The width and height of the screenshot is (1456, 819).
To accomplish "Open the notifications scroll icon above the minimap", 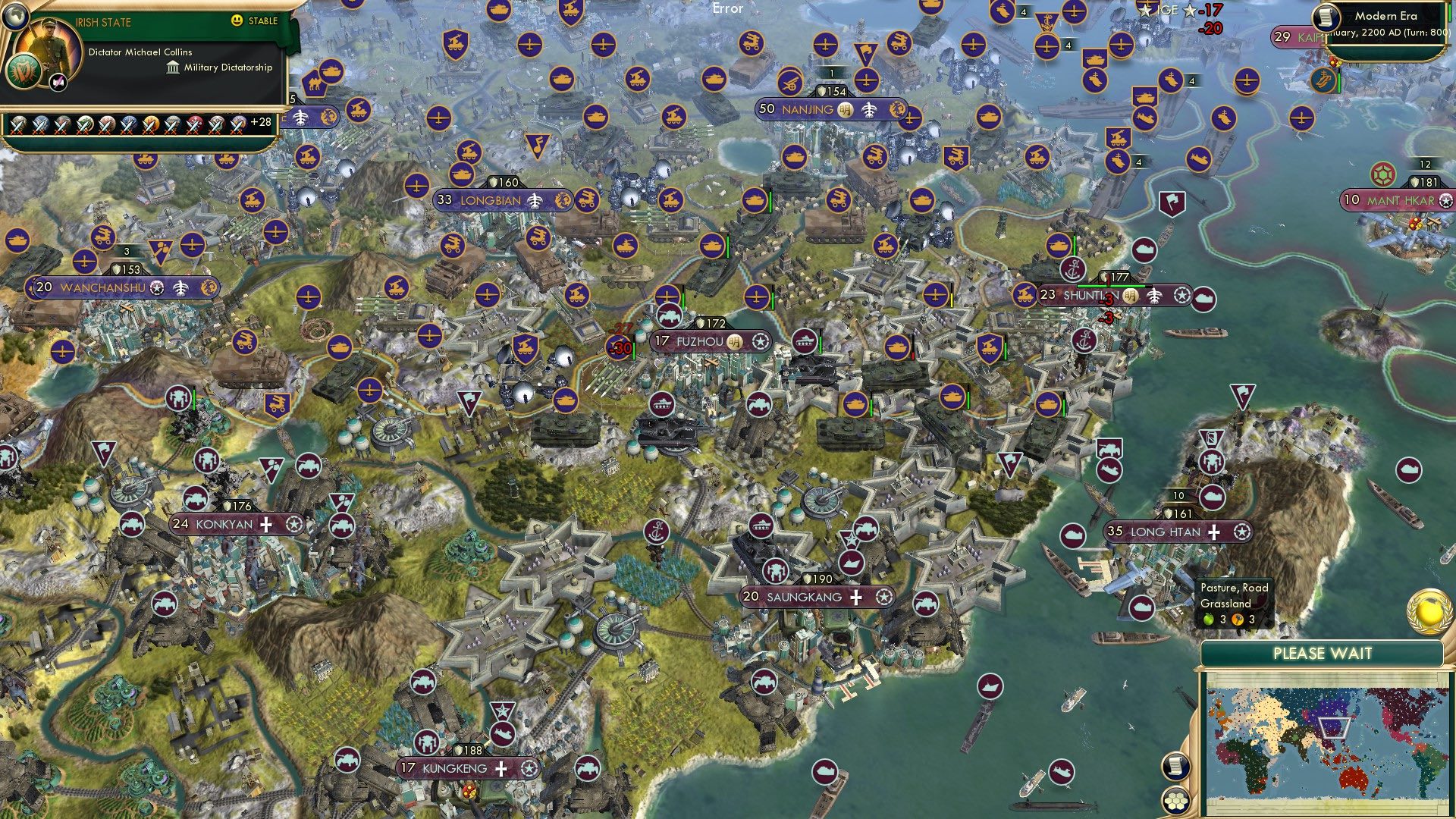I will 1177,767.
